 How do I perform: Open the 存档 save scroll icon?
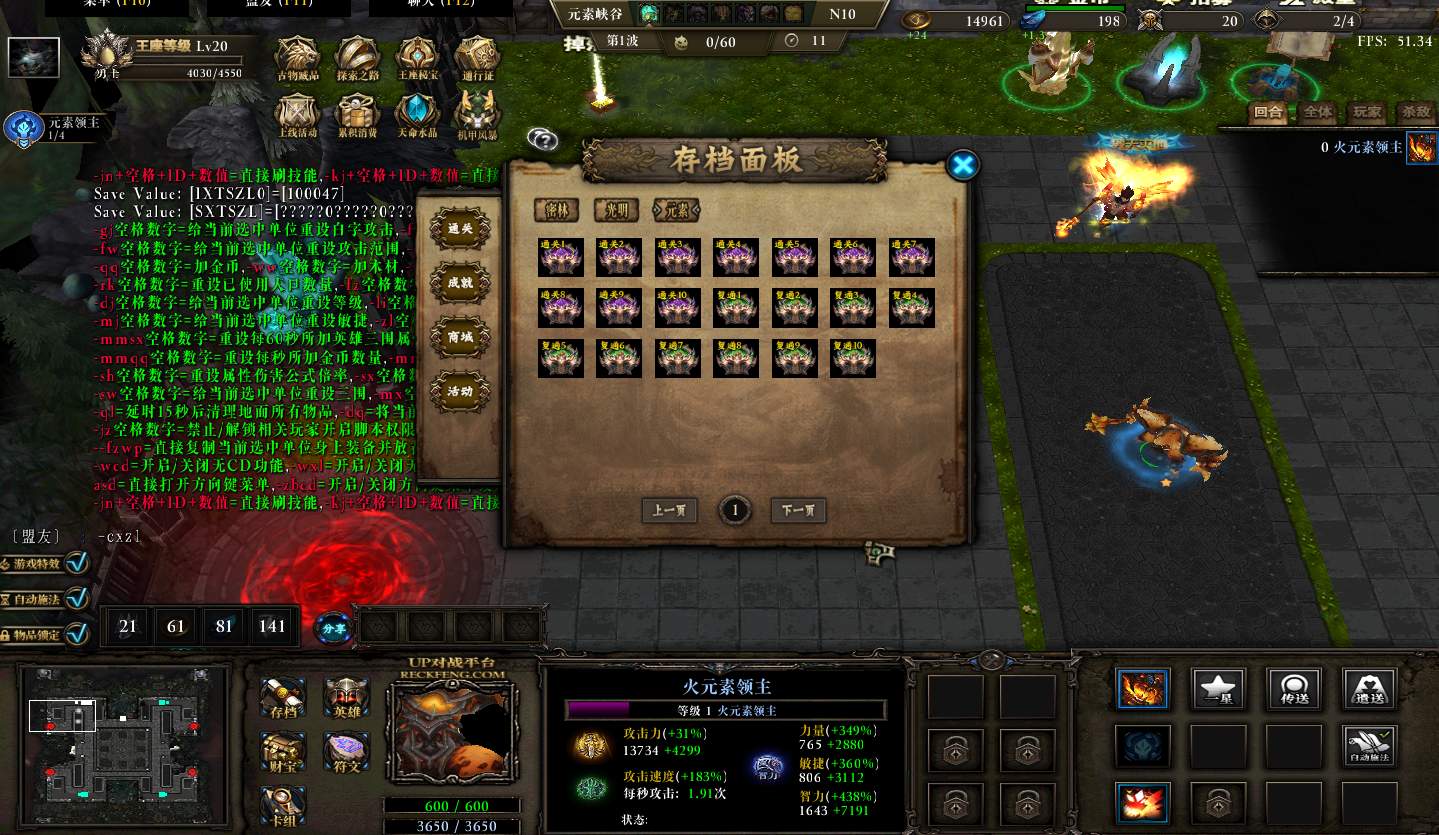pyautogui.click(x=282, y=699)
